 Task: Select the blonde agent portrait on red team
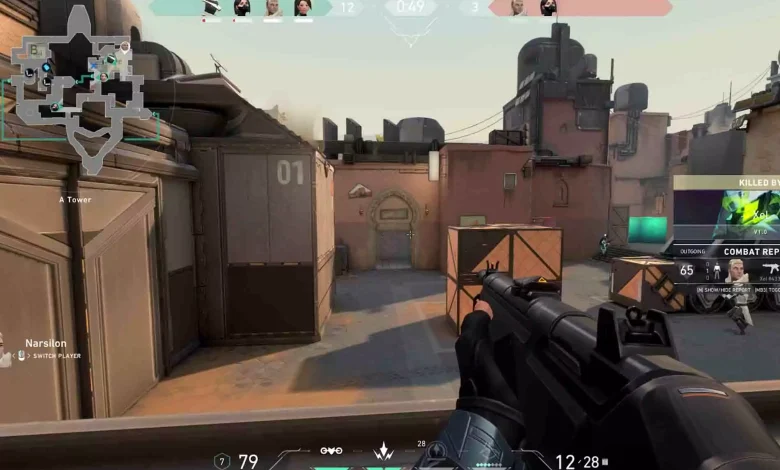coord(518,8)
